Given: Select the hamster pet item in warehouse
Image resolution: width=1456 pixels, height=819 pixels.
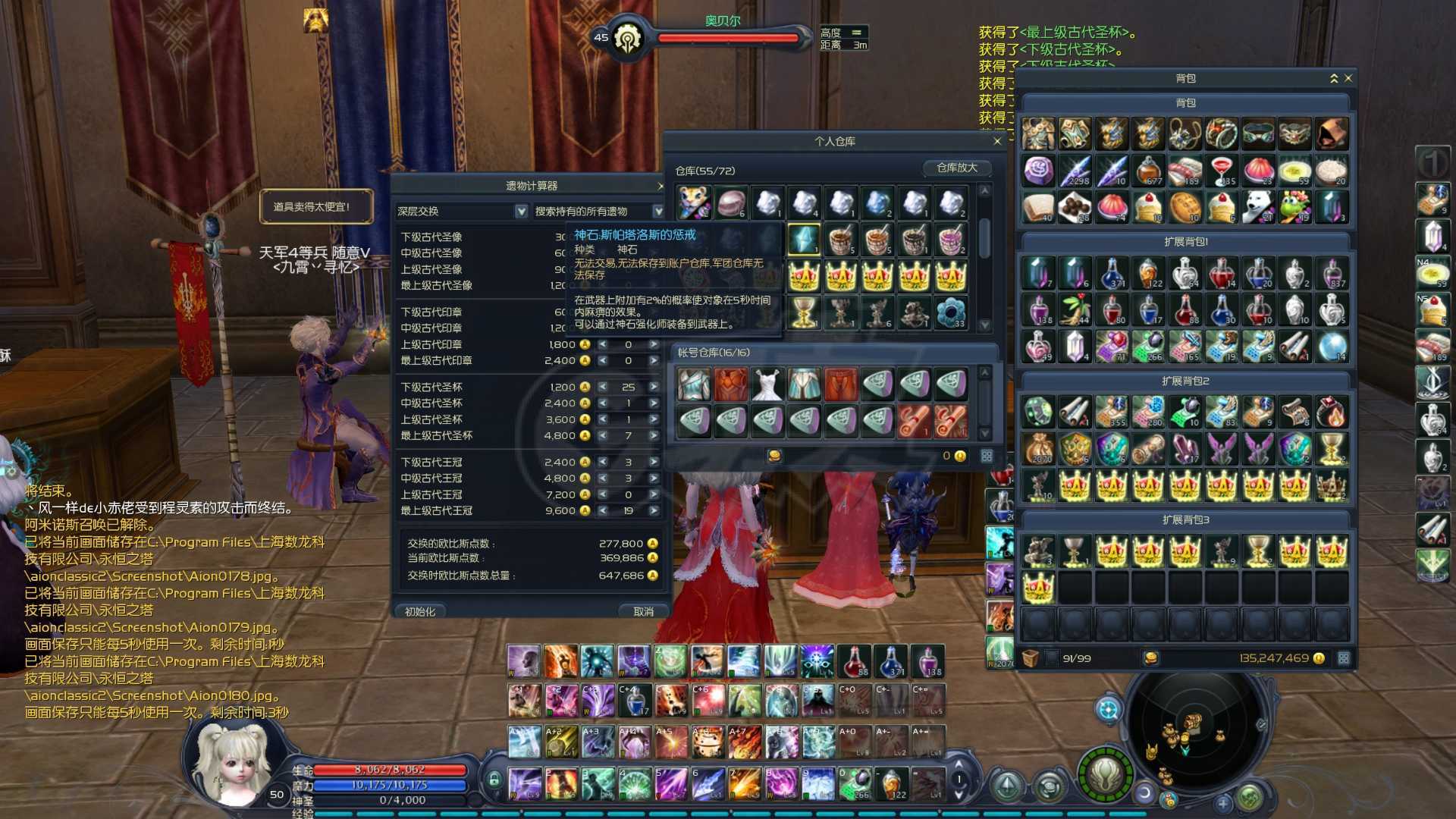Looking at the screenshot, I should click(693, 203).
